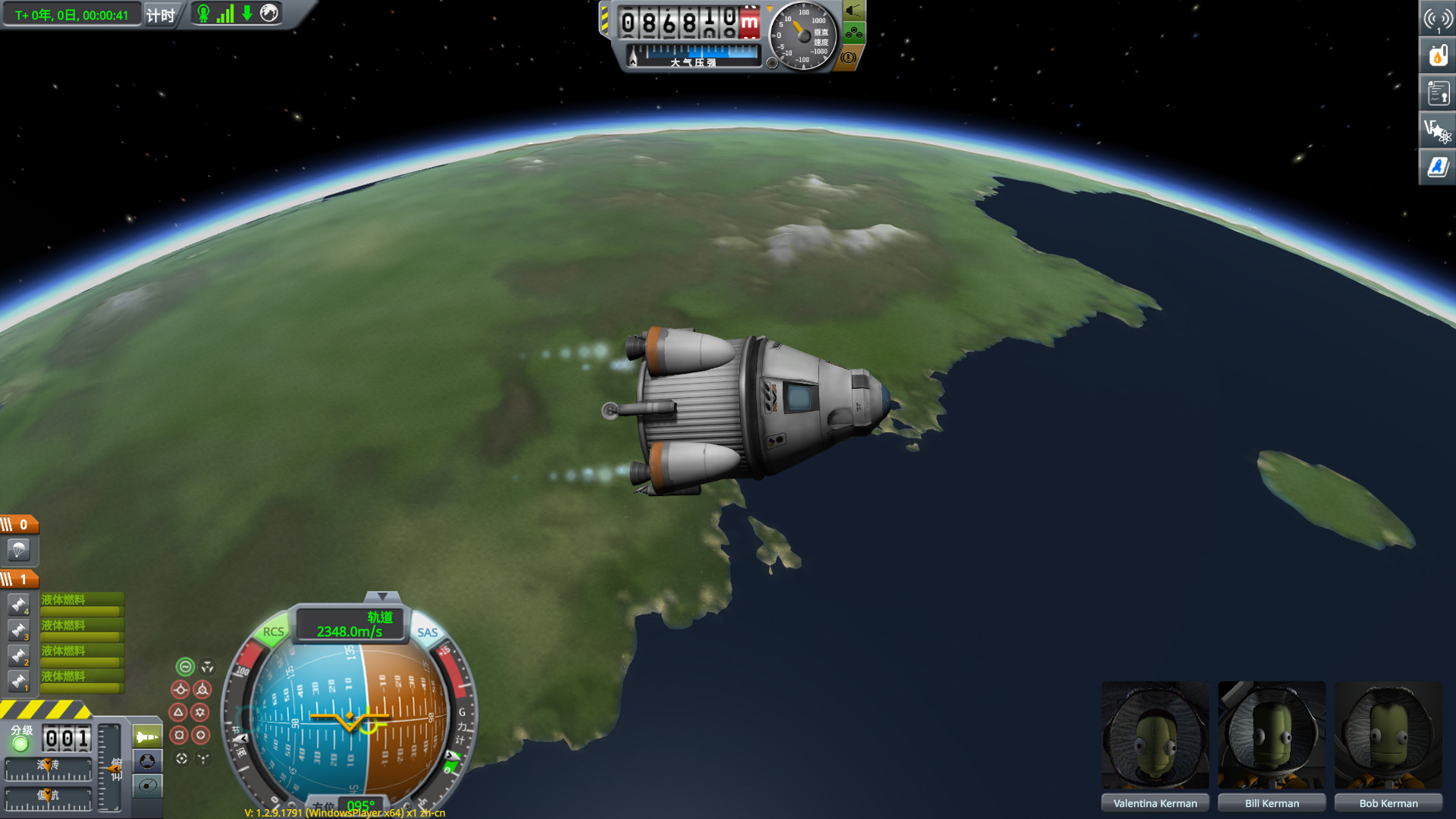Click the antenna signal icon at the top right
The width and height of the screenshot is (1456, 819).
click(x=1438, y=17)
